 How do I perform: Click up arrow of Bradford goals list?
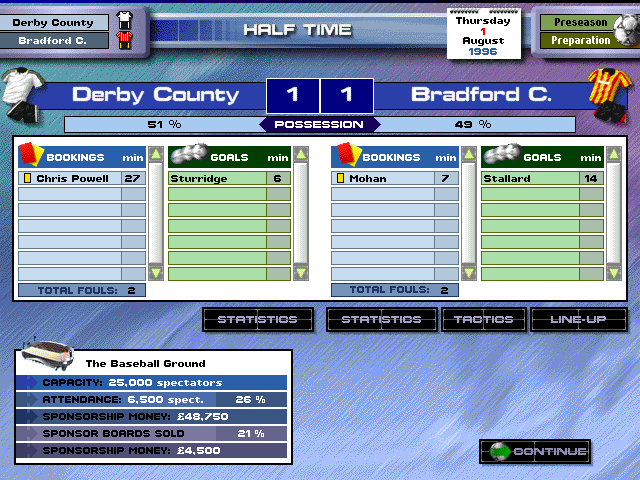click(x=615, y=155)
